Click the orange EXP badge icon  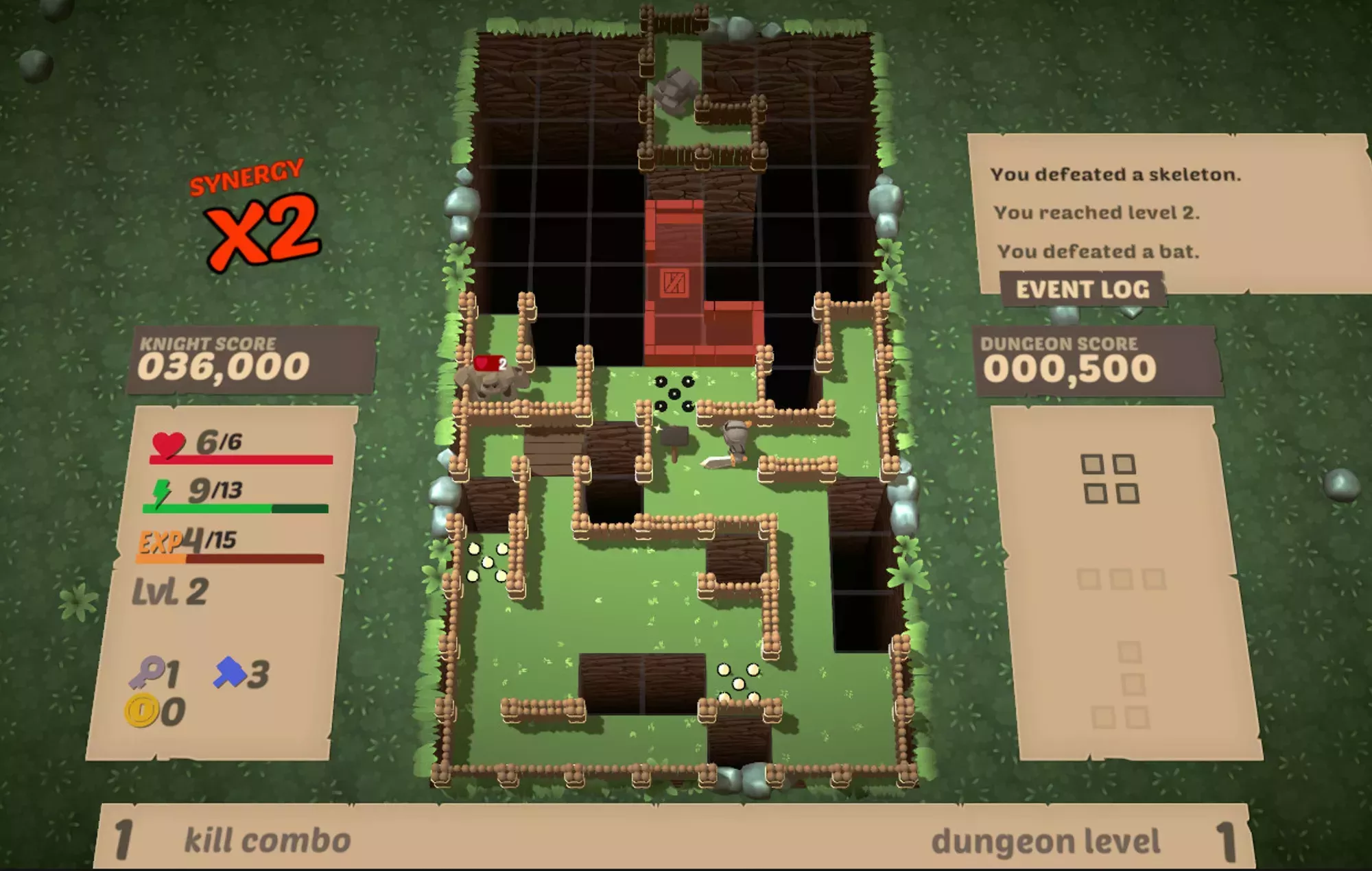point(163,542)
